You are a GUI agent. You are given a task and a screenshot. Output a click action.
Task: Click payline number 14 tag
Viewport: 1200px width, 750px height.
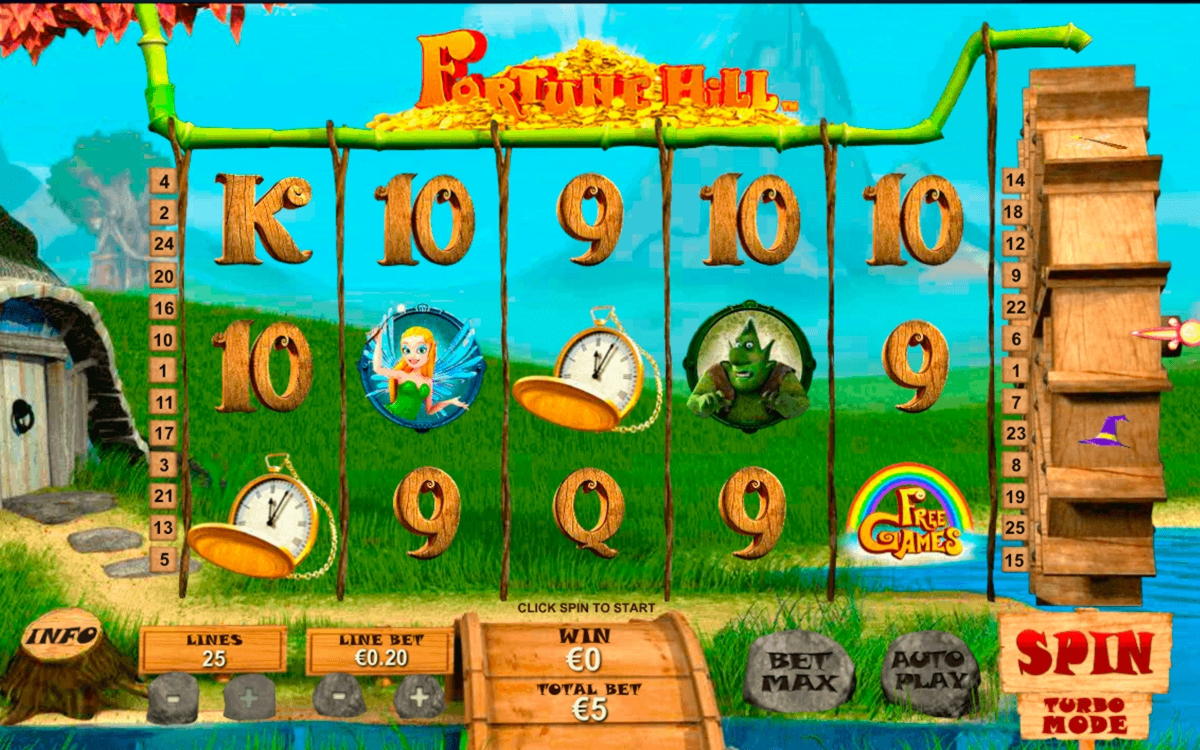1015,181
